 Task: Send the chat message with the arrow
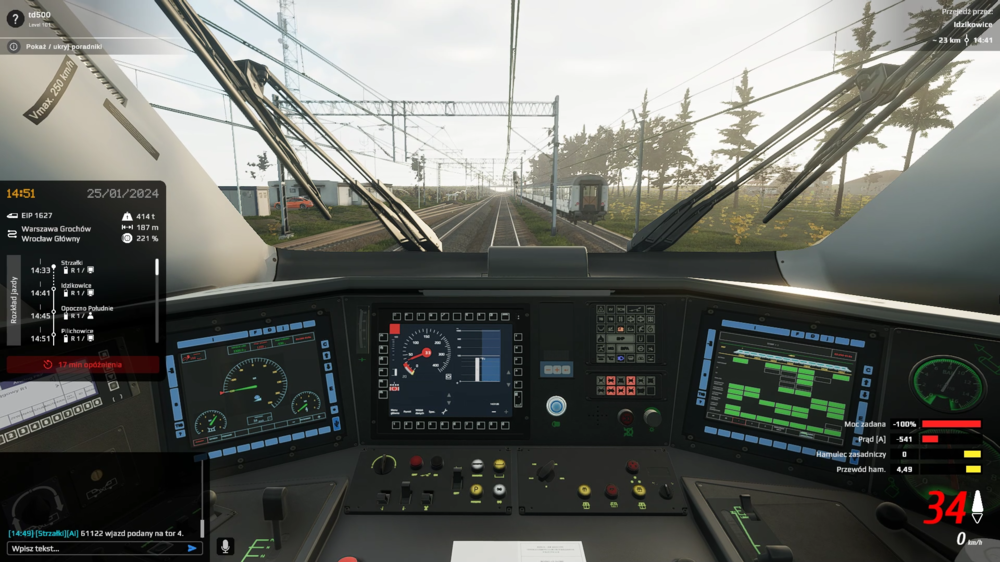pyautogui.click(x=192, y=548)
